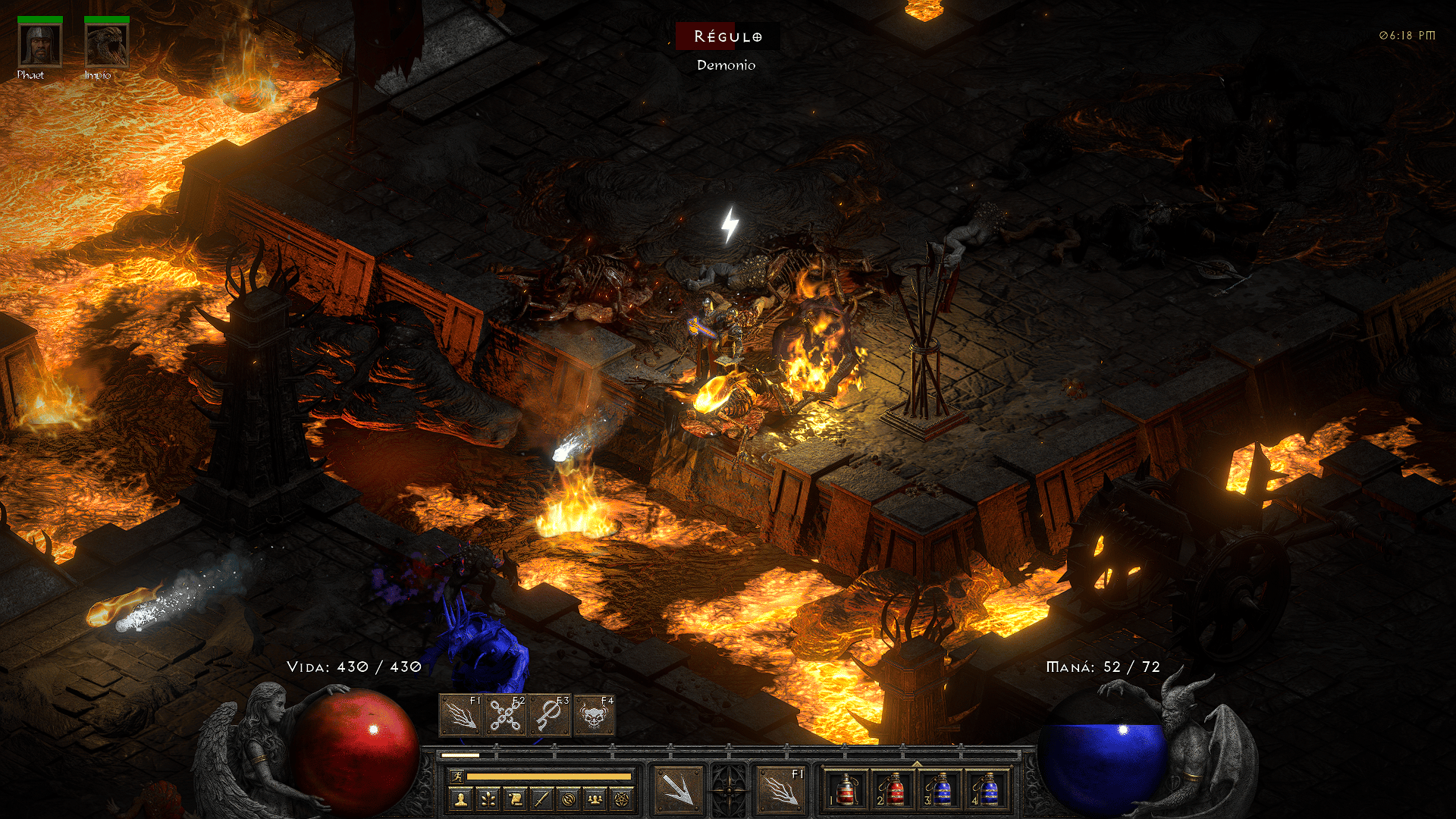Drink the mana potion in belt slot 3
1456x819 pixels.
[941, 789]
